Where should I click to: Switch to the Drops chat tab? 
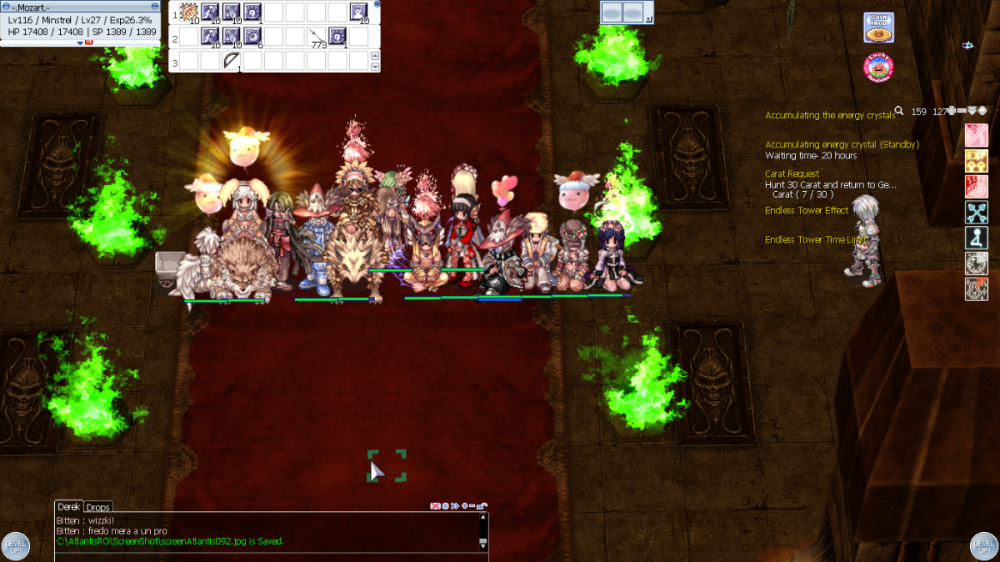coord(98,507)
